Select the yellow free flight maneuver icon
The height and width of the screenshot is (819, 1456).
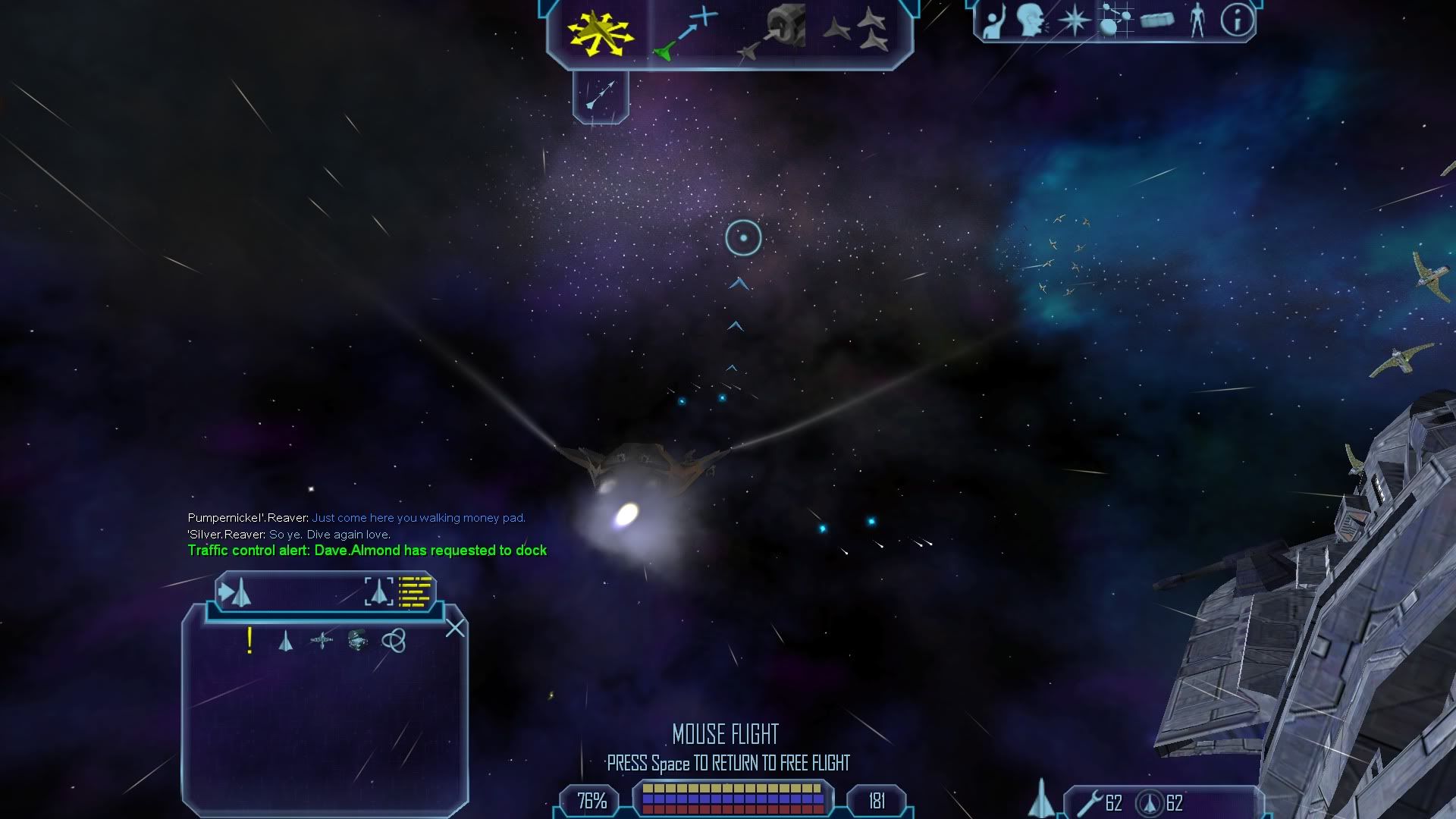(601, 33)
